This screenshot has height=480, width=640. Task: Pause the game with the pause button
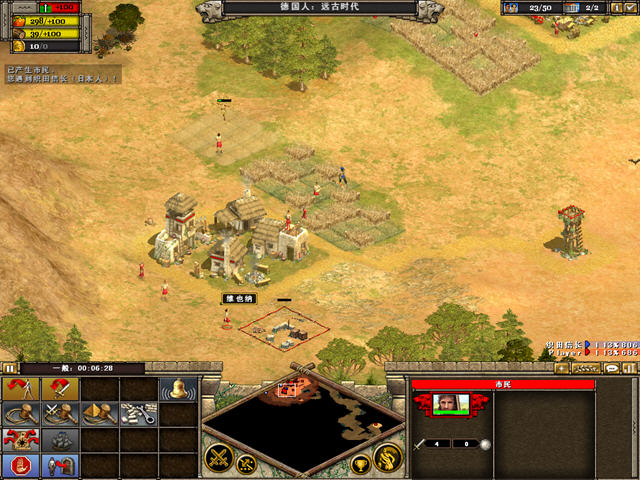(8, 368)
